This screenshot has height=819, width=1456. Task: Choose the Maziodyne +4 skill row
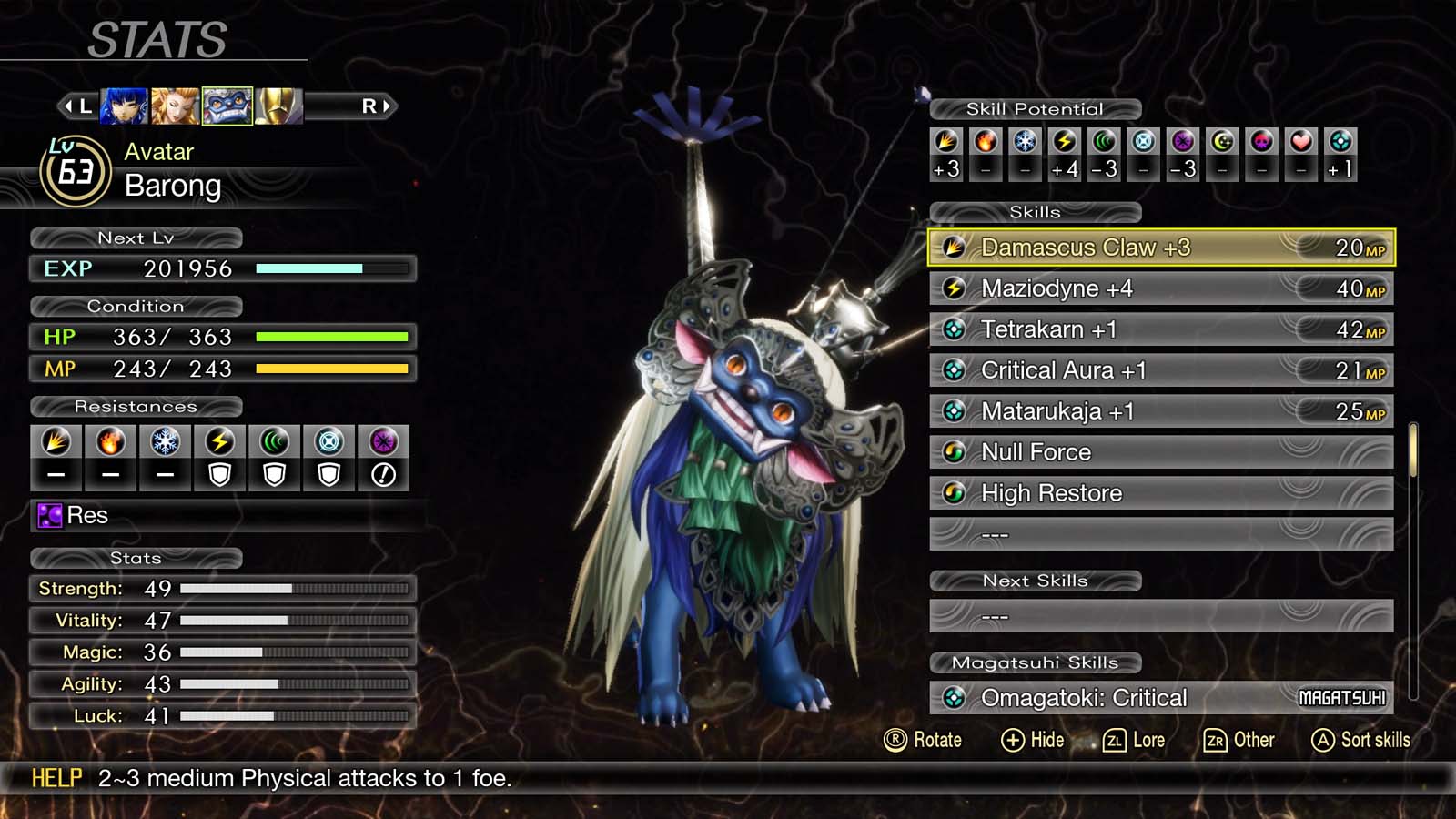pyautogui.click(x=1160, y=288)
